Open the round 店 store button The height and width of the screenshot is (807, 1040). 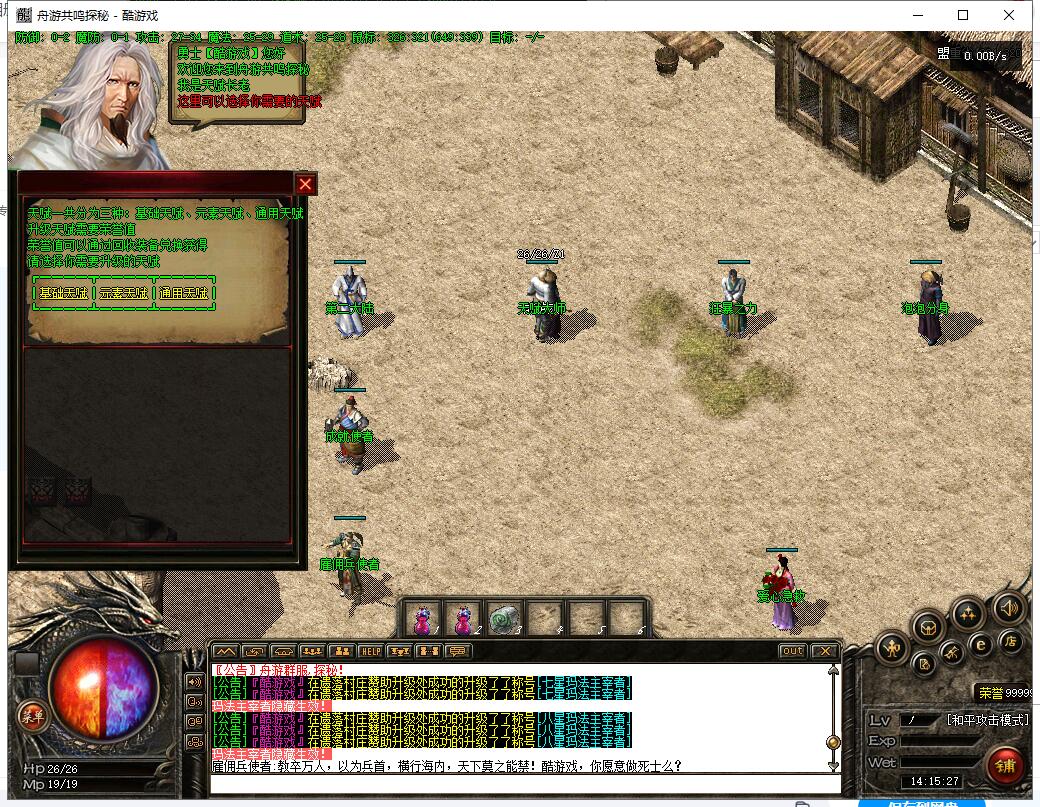(1011, 641)
